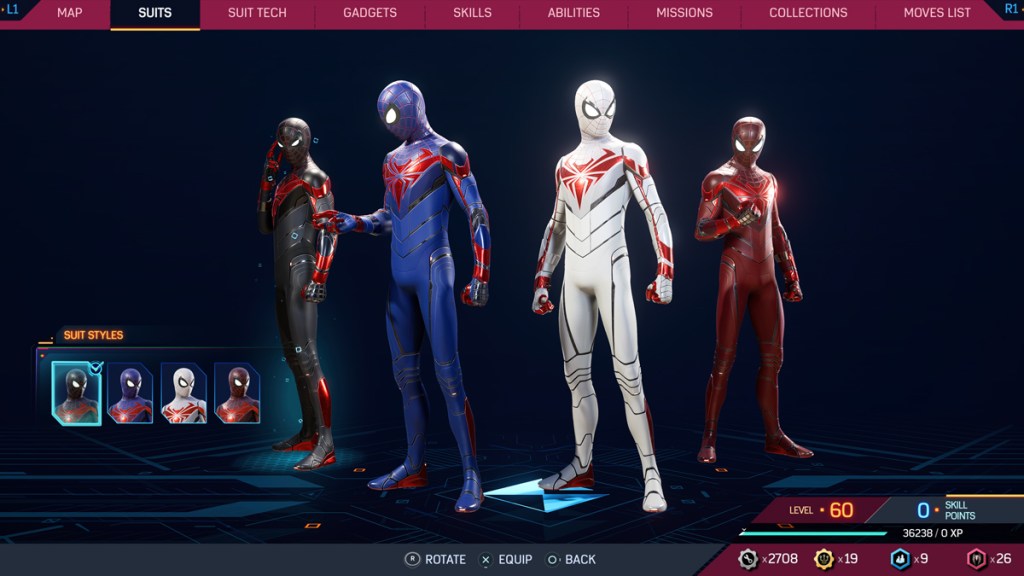
Task: Switch to the Missions tab
Action: tap(684, 13)
